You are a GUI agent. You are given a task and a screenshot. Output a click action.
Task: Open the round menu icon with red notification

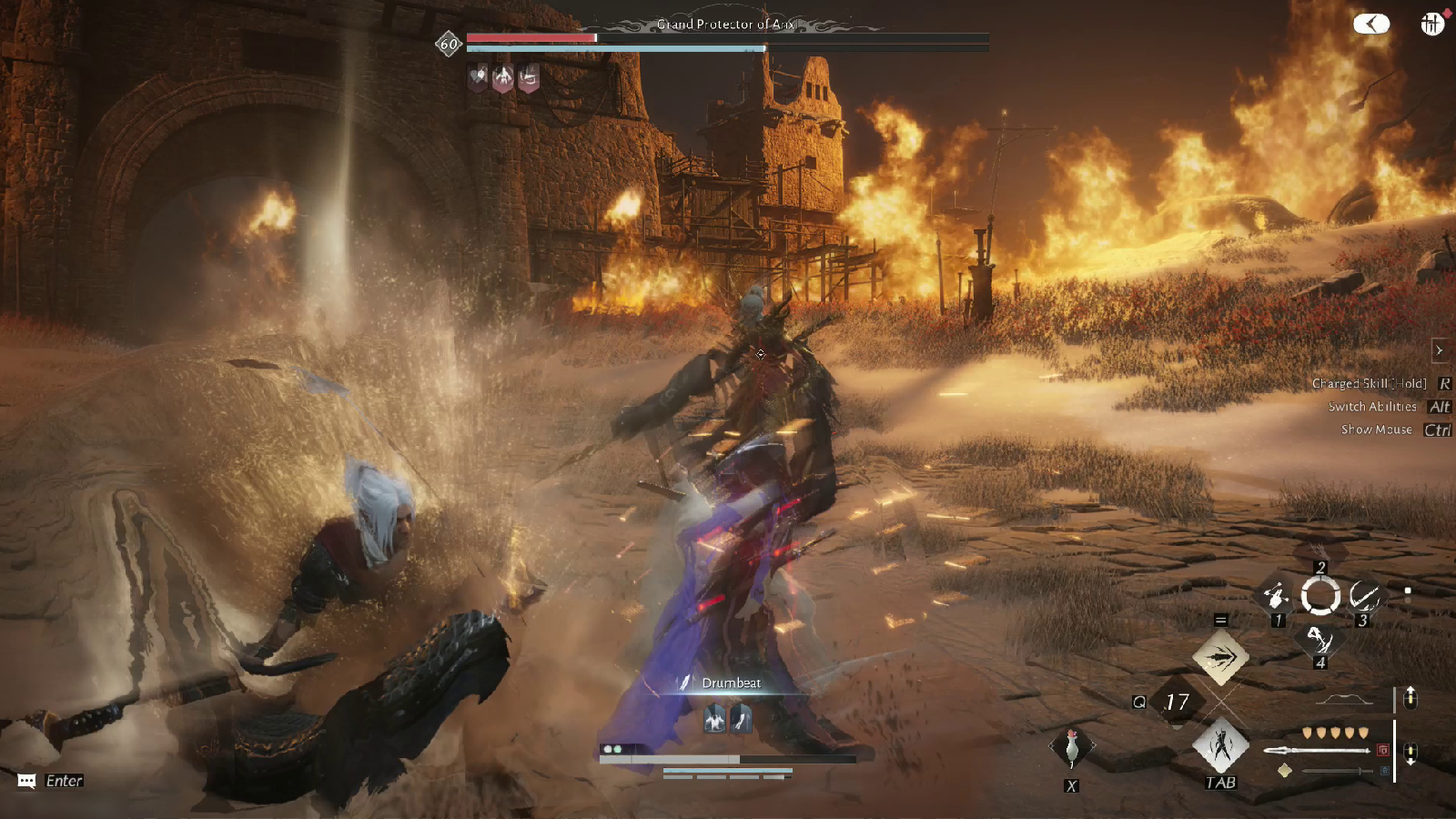[1432, 24]
